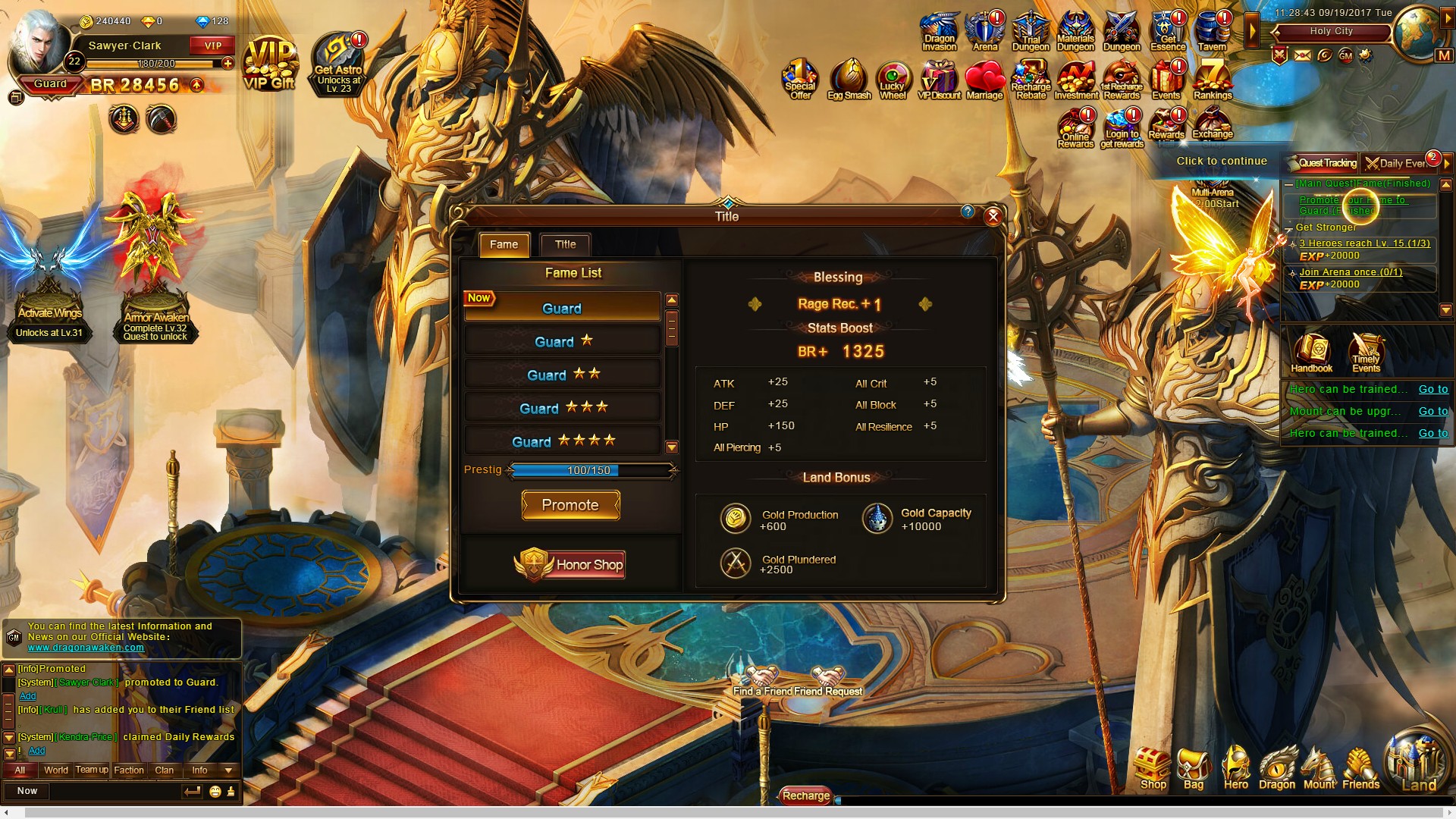Viewport: 1456px width, 819px height.
Task: Click the Promote button
Action: pyautogui.click(x=570, y=505)
